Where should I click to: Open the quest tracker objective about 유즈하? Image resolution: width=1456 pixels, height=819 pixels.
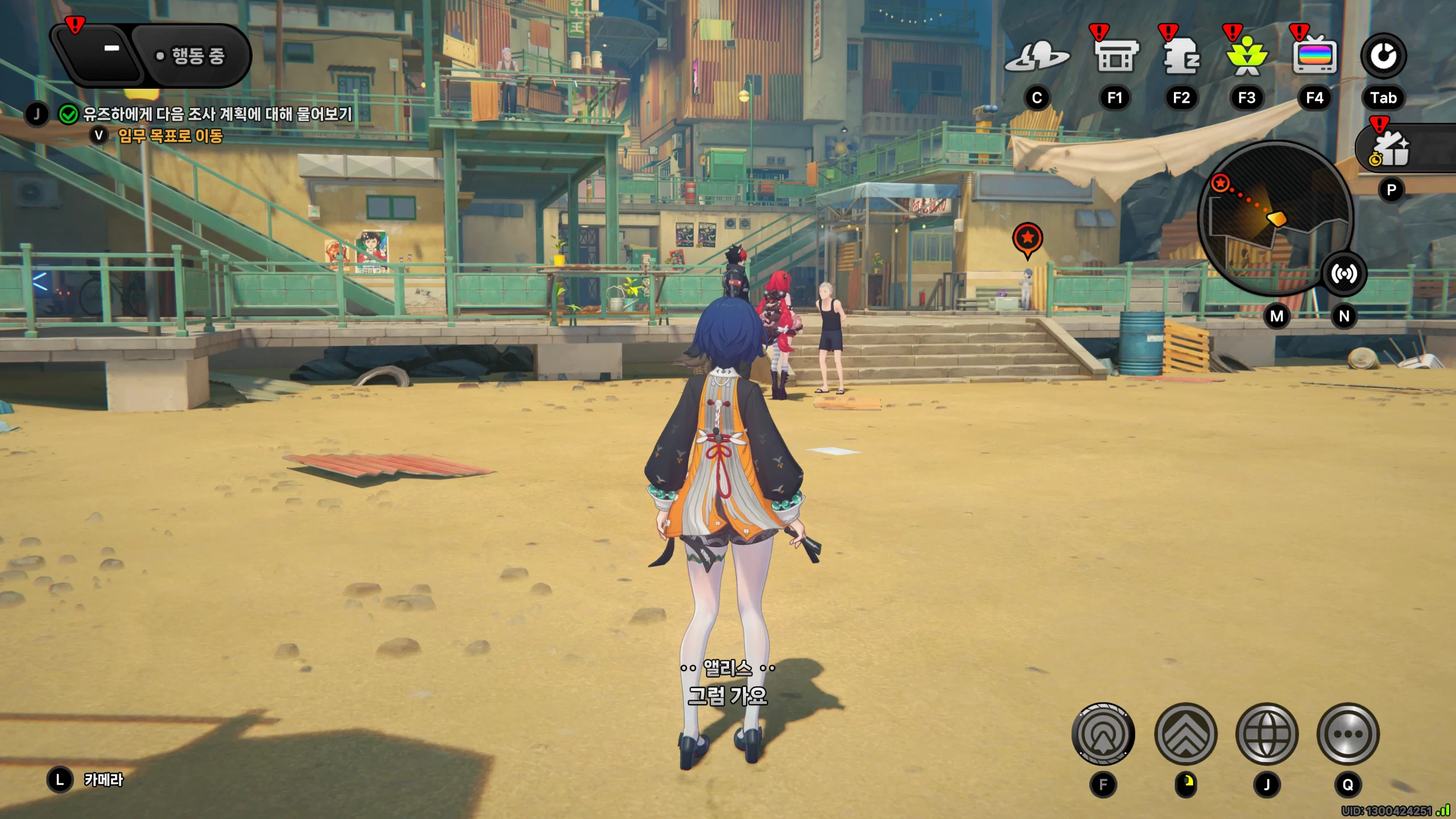[x=217, y=114]
